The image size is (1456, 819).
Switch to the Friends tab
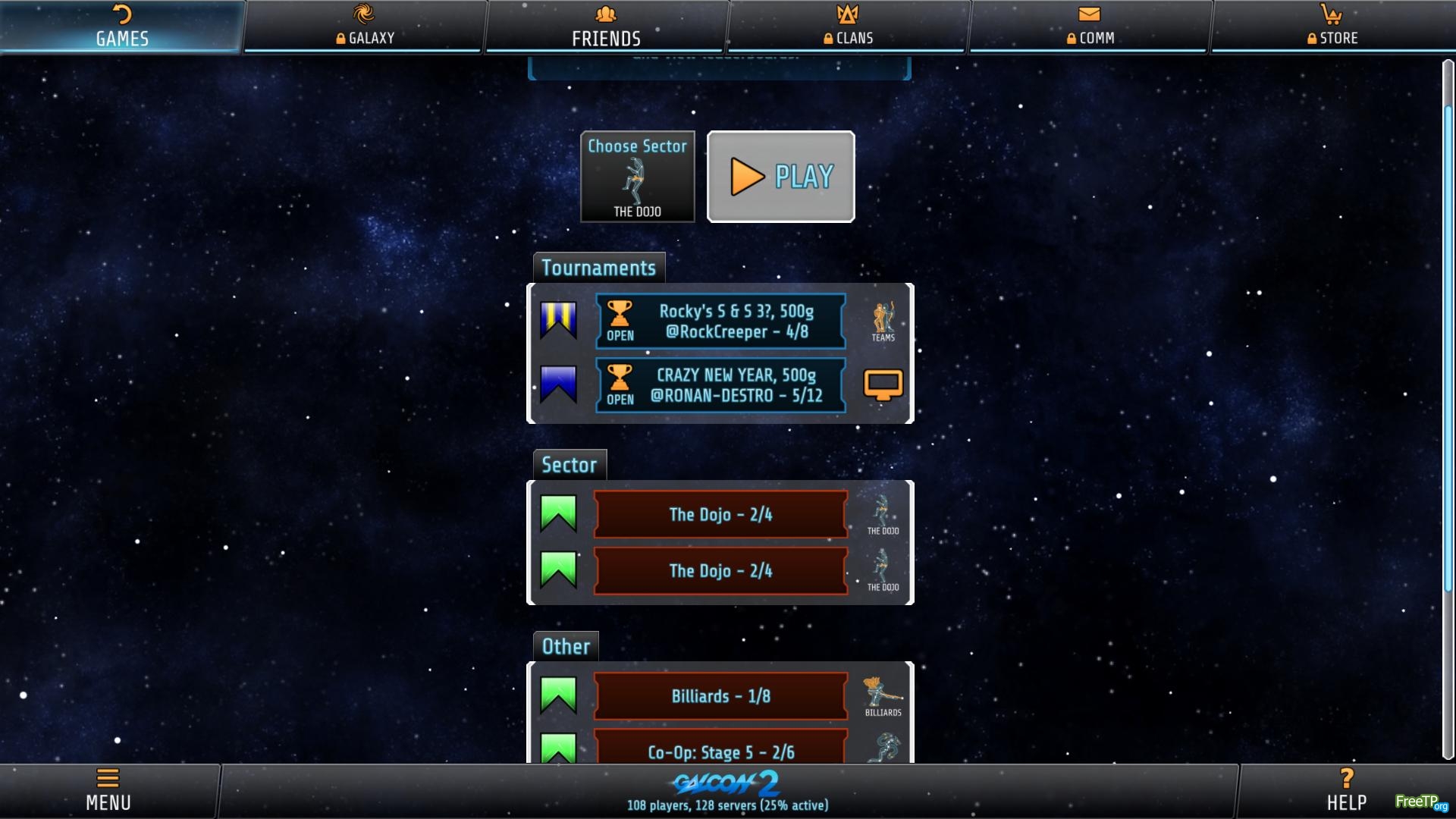click(x=606, y=27)
